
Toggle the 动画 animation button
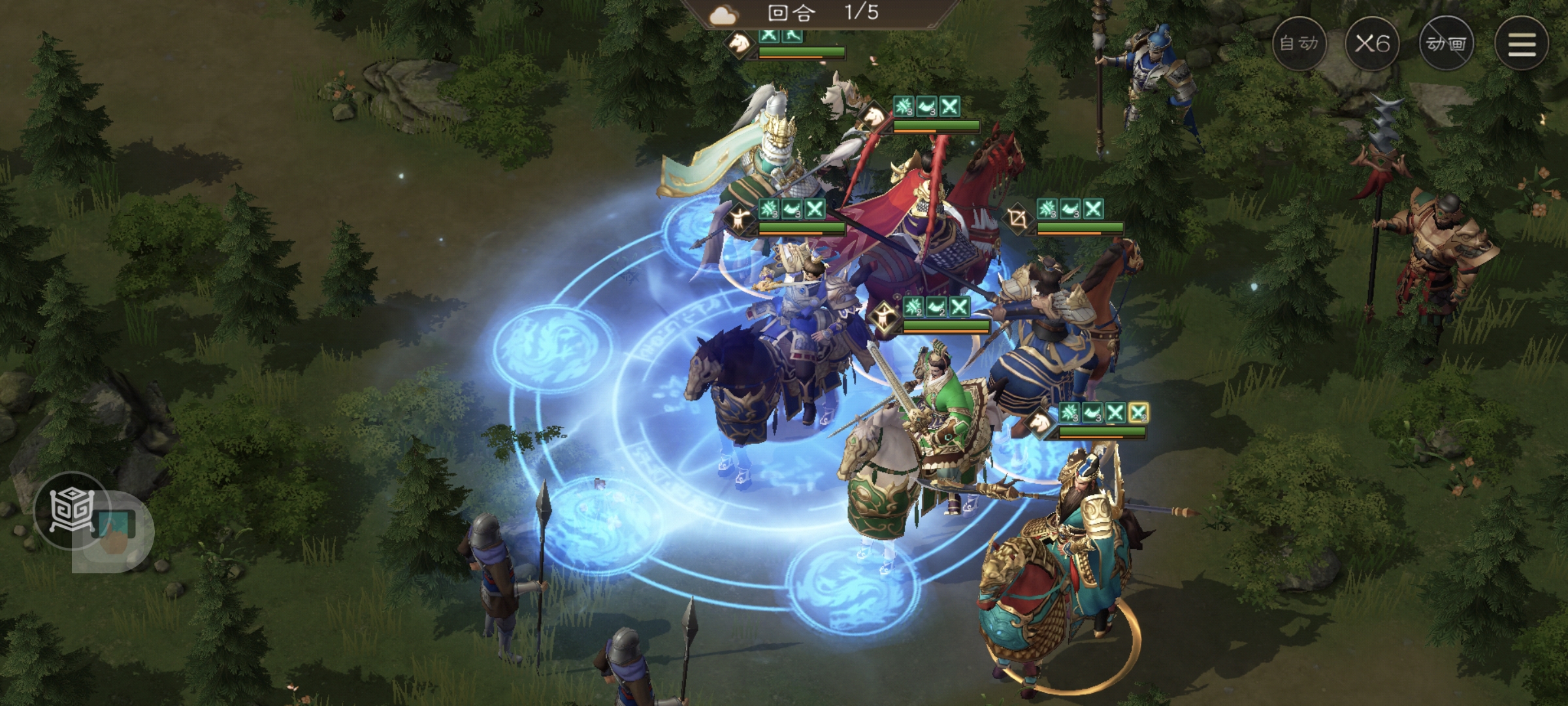[1446, 44]
